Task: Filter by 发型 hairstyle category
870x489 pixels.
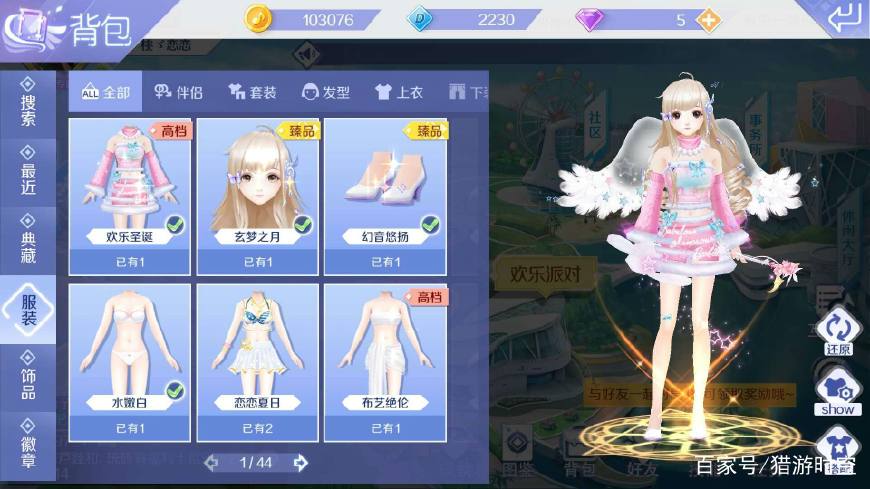Action: (326, 92)
